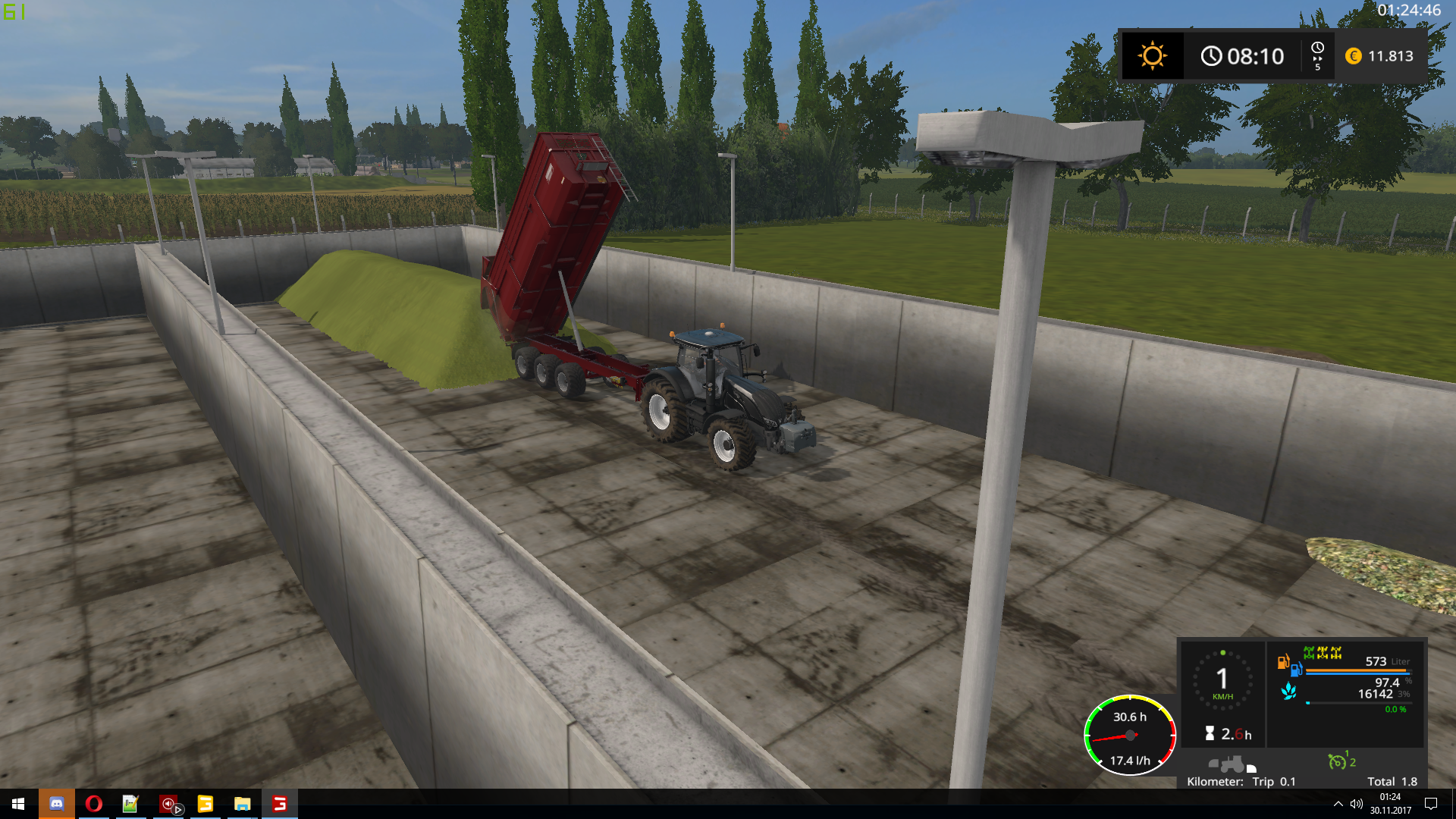The width and height of the screenshot is (1456, 819).
Task: Open the Windows Start menu
Action: pyautogui.click(x=18, y=804)
